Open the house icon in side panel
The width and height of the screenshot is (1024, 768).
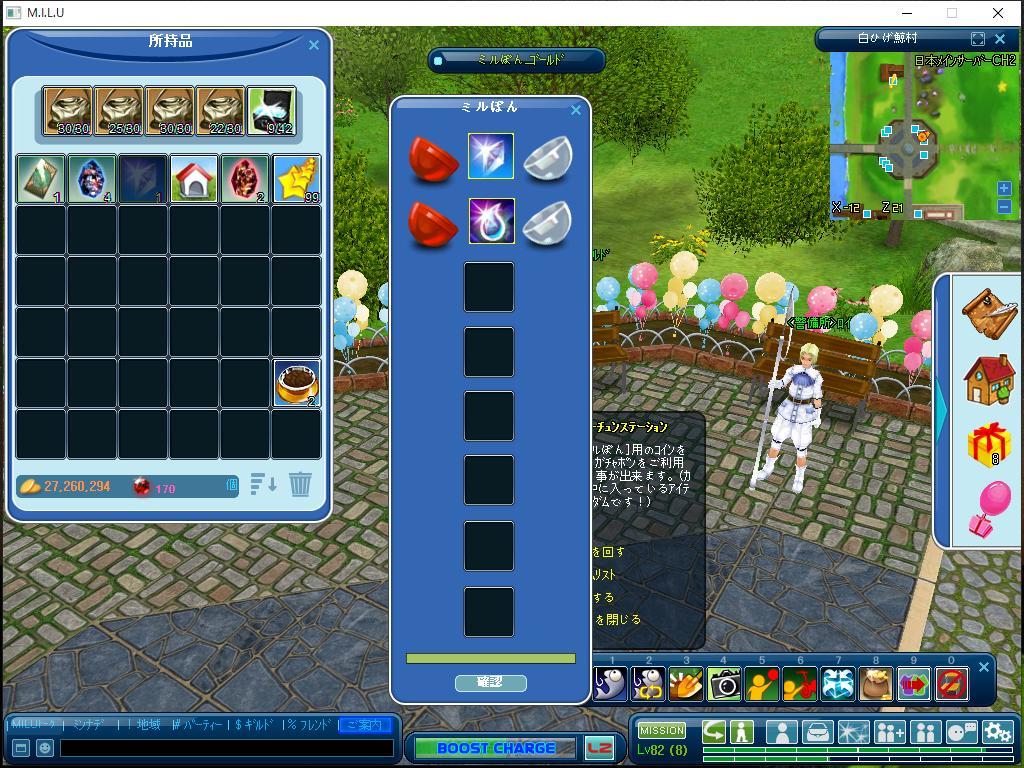click(x=989, y=379)
